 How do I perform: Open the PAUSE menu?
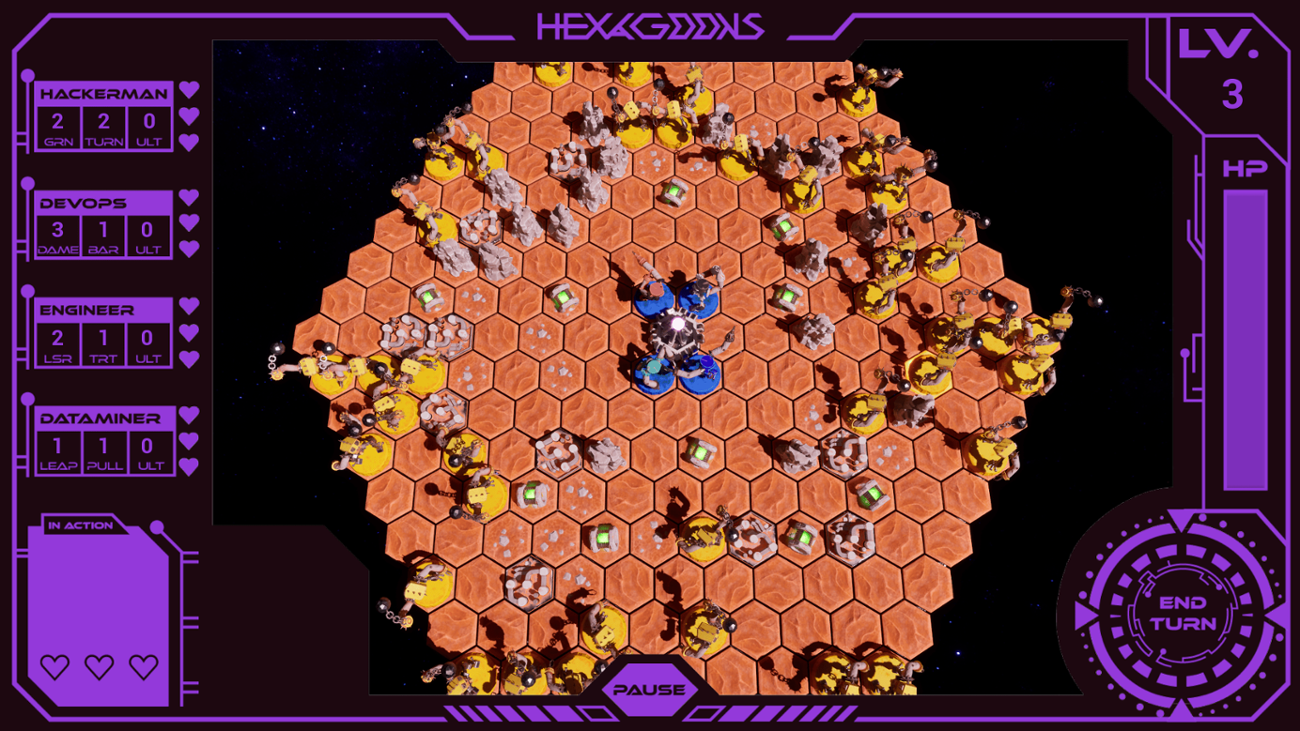(x=651, y=688)
